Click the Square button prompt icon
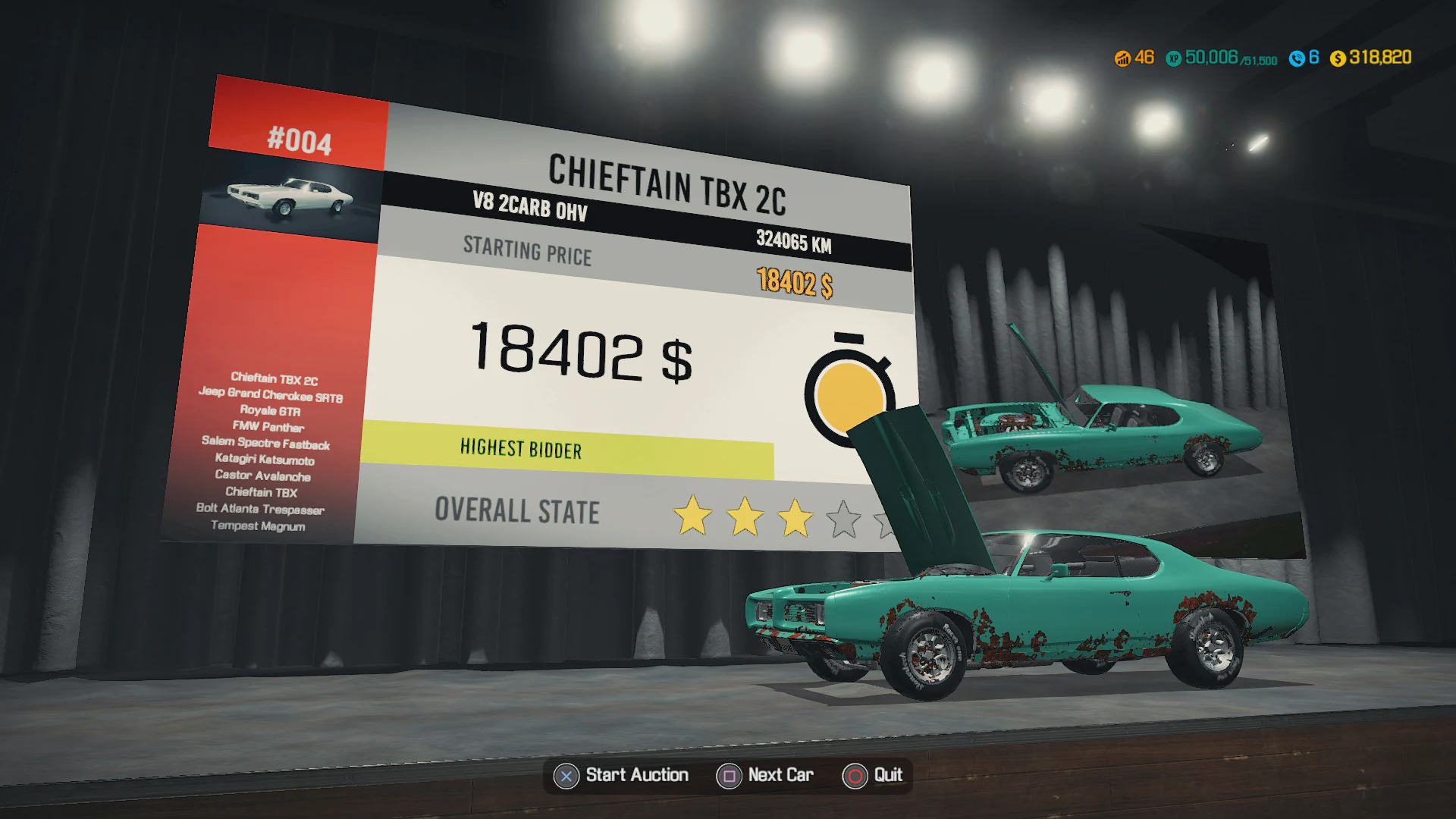This screenshot has width=1456, height=819. [x=729, y=776]
